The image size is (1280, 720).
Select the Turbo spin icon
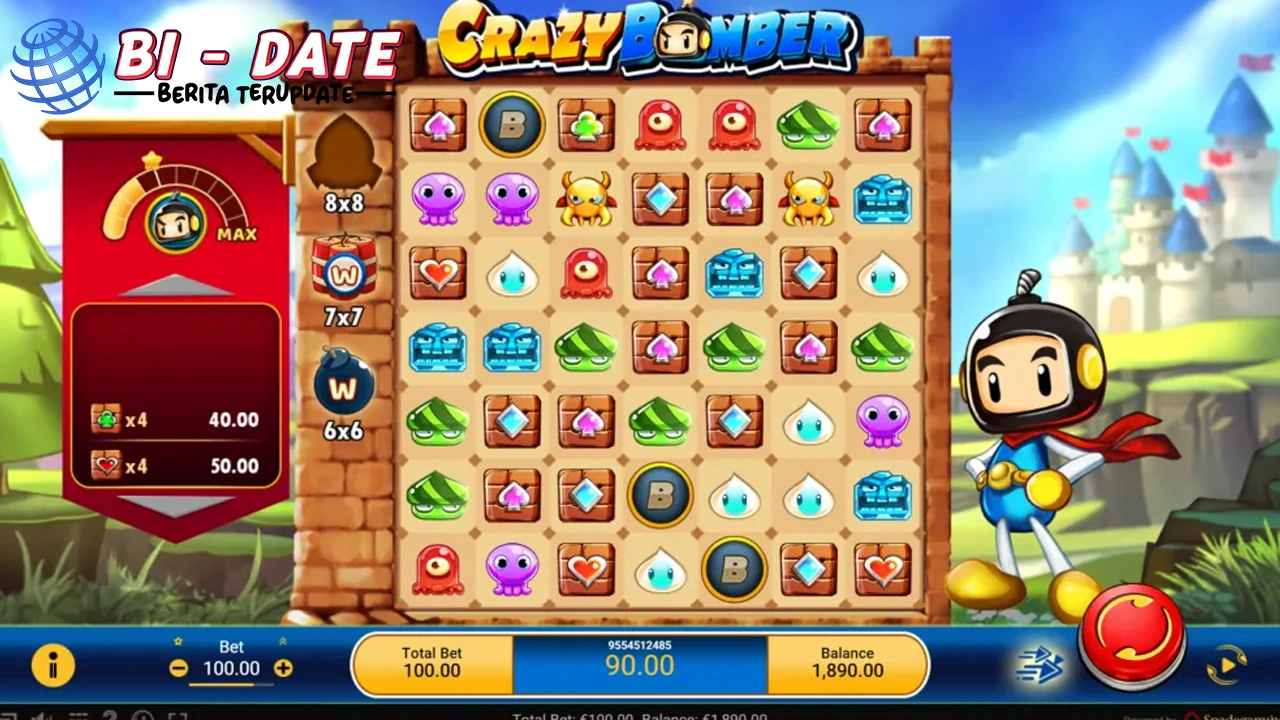tap(1040, 664)
